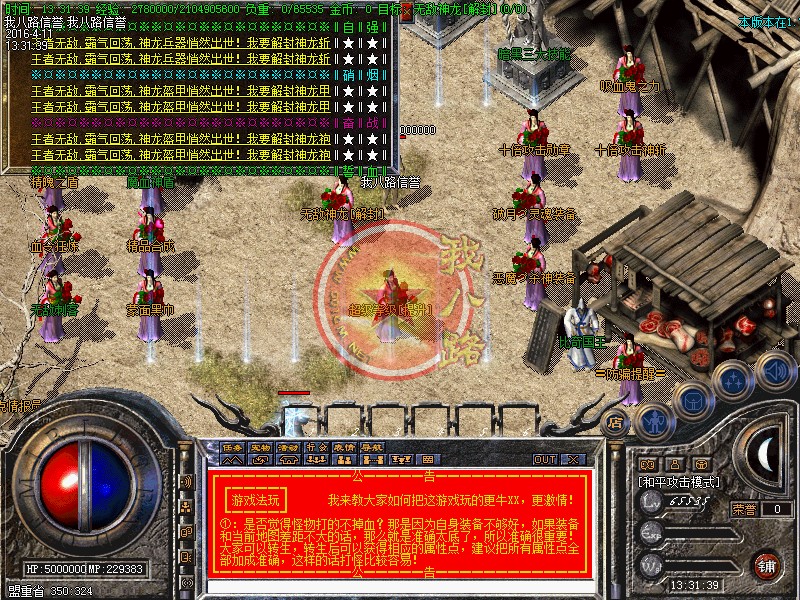Image resolution: width=800 pixels, height=600 pixels.
Task: Switch to the 行会 guild tab
Action: click(316, 447)
